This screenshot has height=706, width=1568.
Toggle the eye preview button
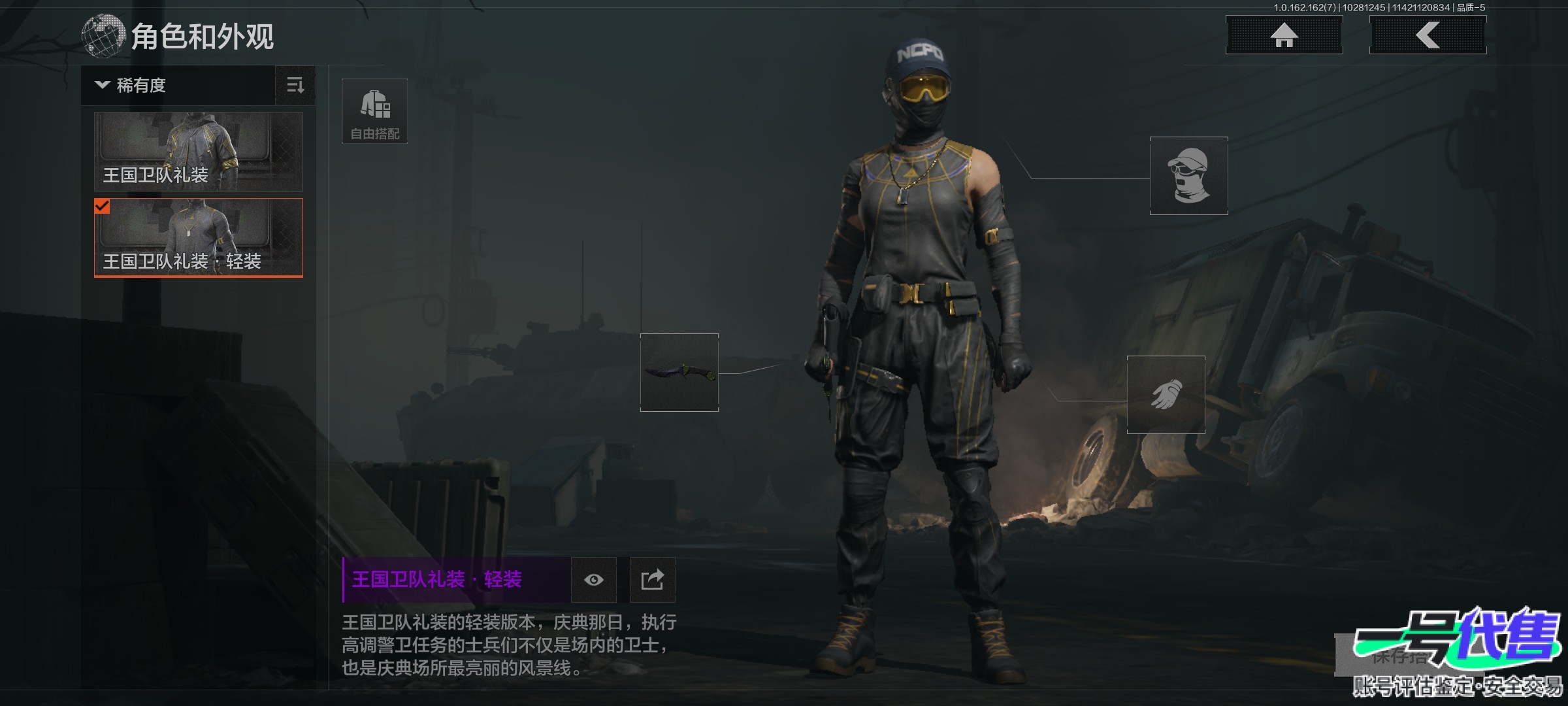tap(593, 580)
